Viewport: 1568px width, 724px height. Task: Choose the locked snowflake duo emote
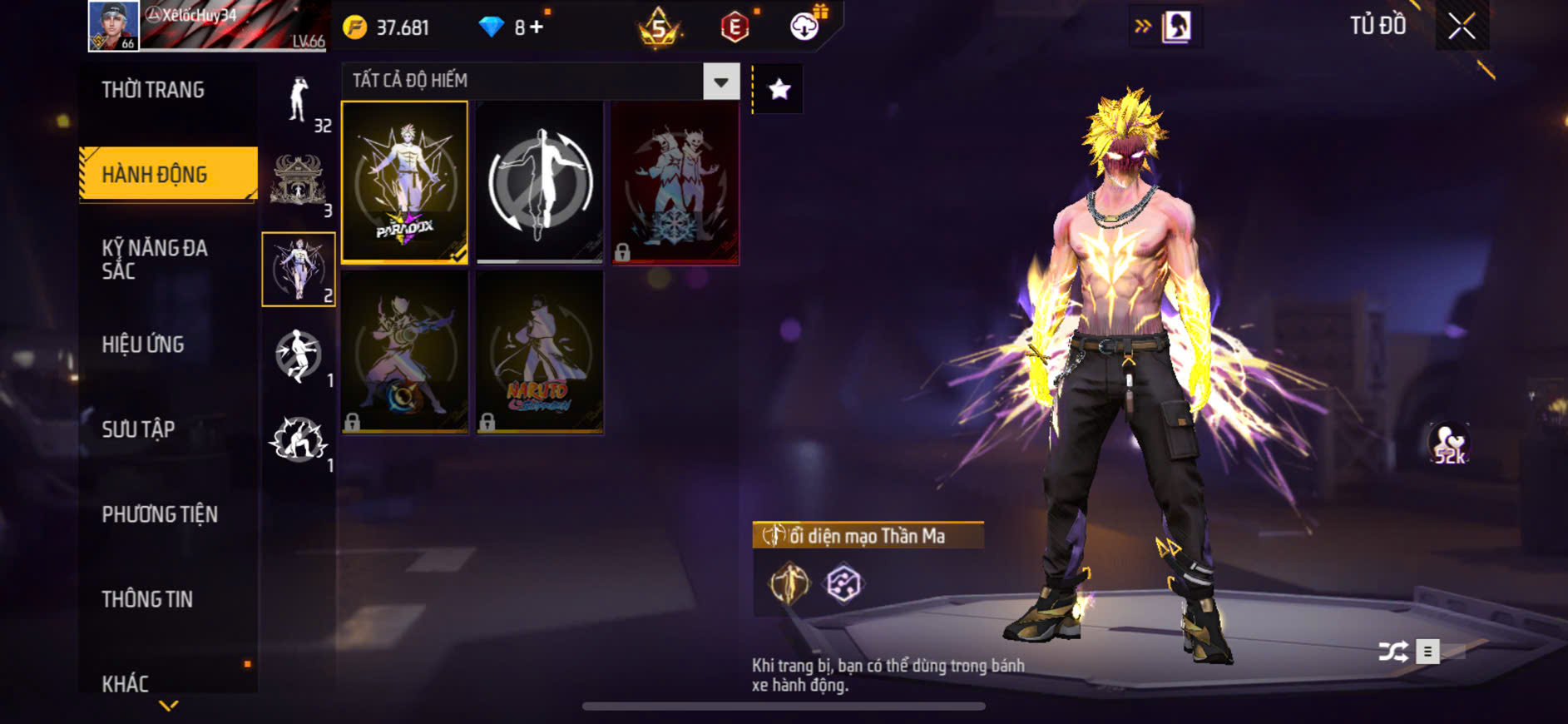pos(675,182)
